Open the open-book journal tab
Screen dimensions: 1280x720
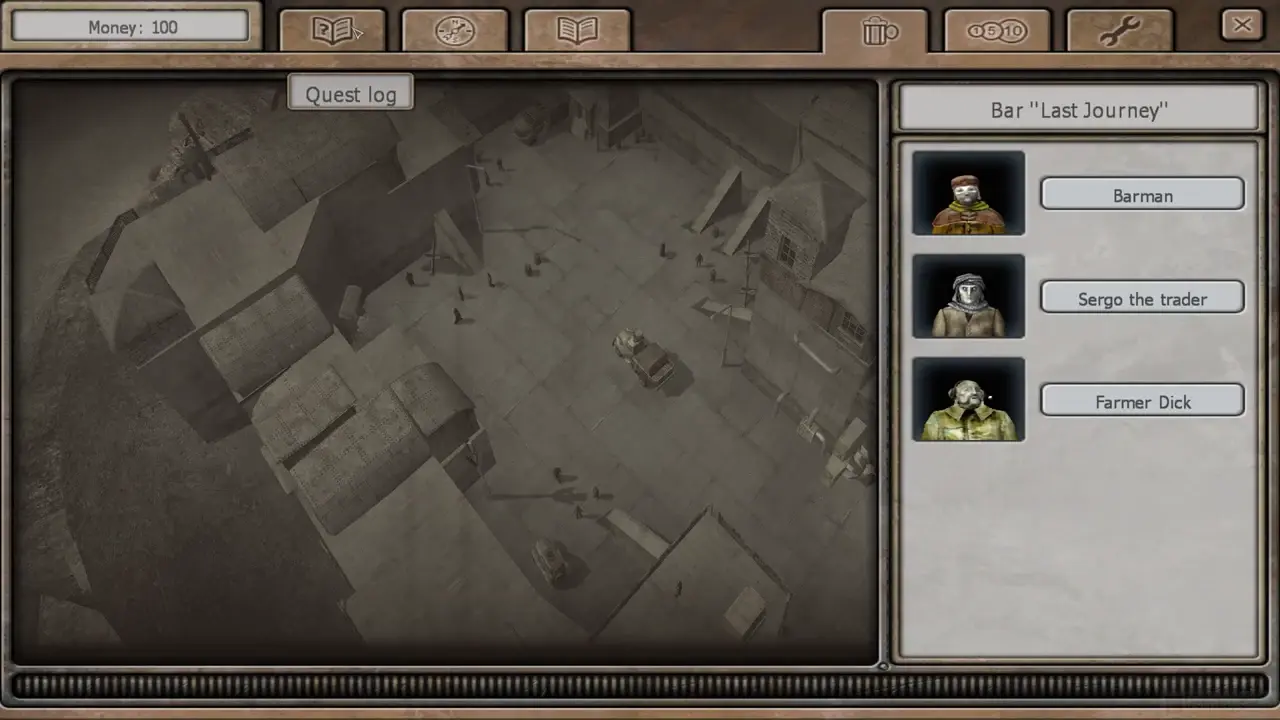pos(577,31)
